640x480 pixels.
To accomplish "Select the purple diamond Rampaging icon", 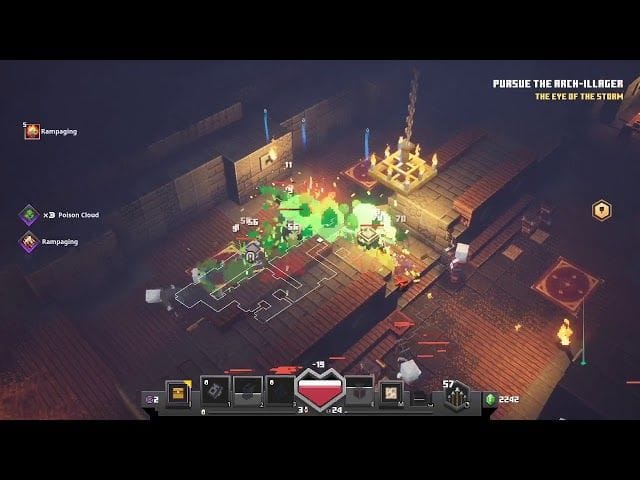I will coord(29,241).
